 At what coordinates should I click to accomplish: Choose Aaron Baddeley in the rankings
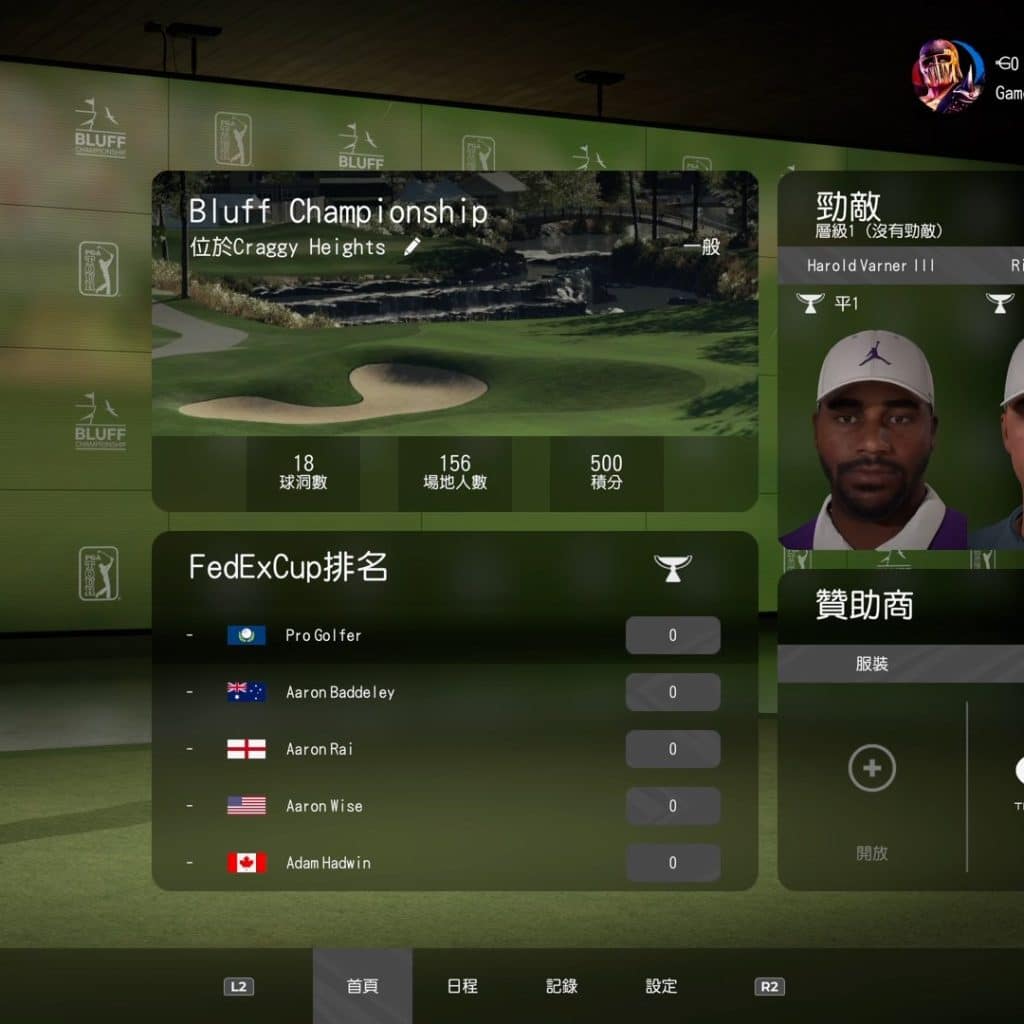coord(454,692)
